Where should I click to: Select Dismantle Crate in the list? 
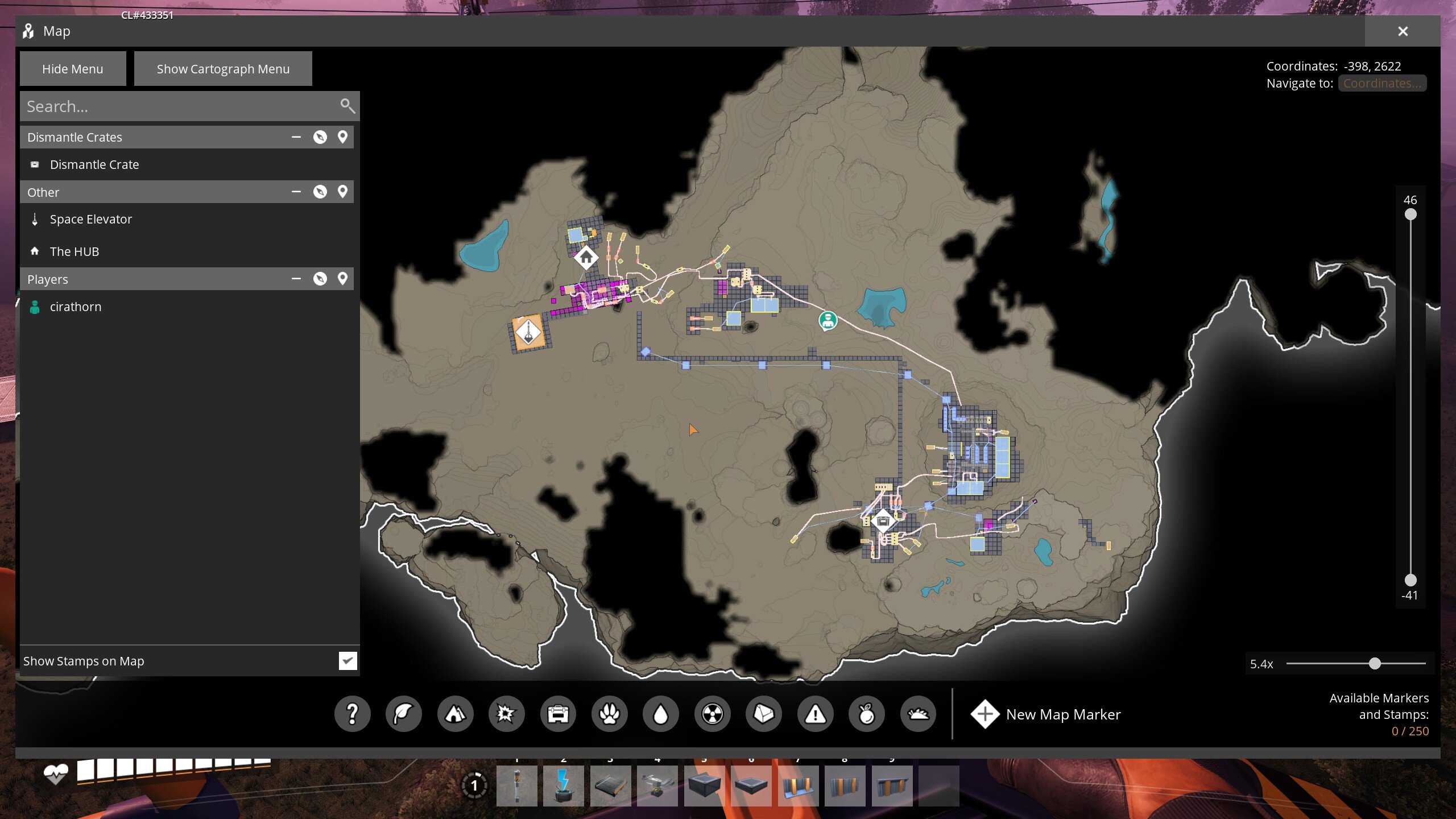(x=94, y=164)
